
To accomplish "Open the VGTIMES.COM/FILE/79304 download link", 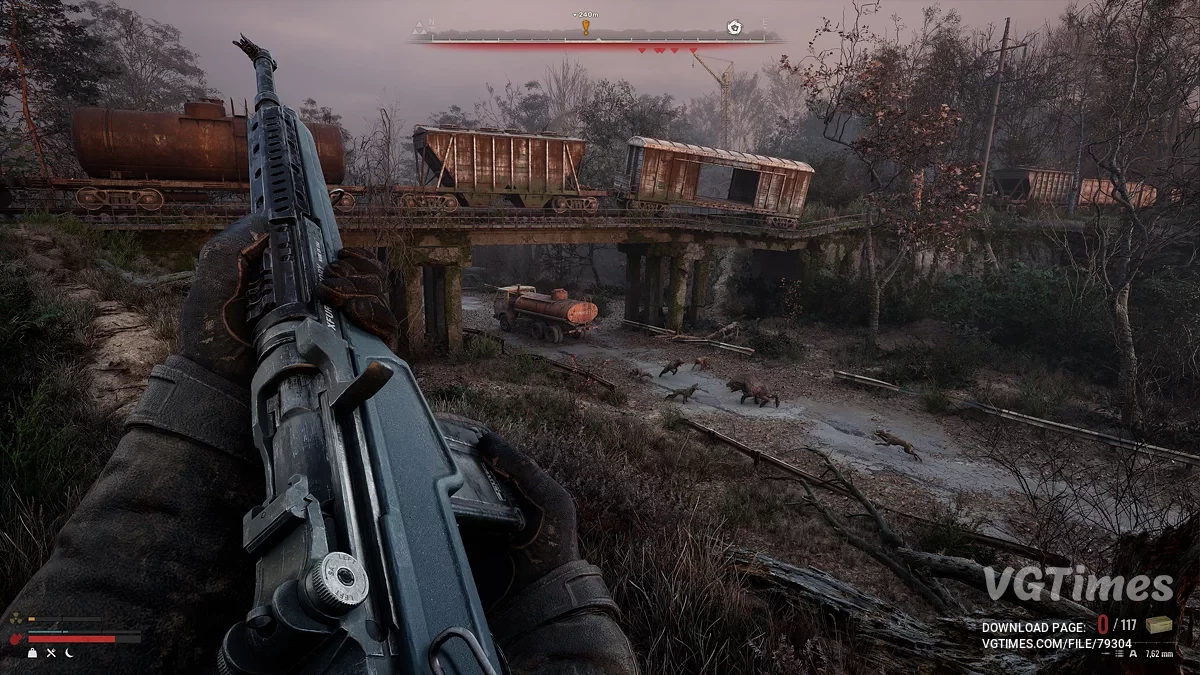I will click(1056, 645).
